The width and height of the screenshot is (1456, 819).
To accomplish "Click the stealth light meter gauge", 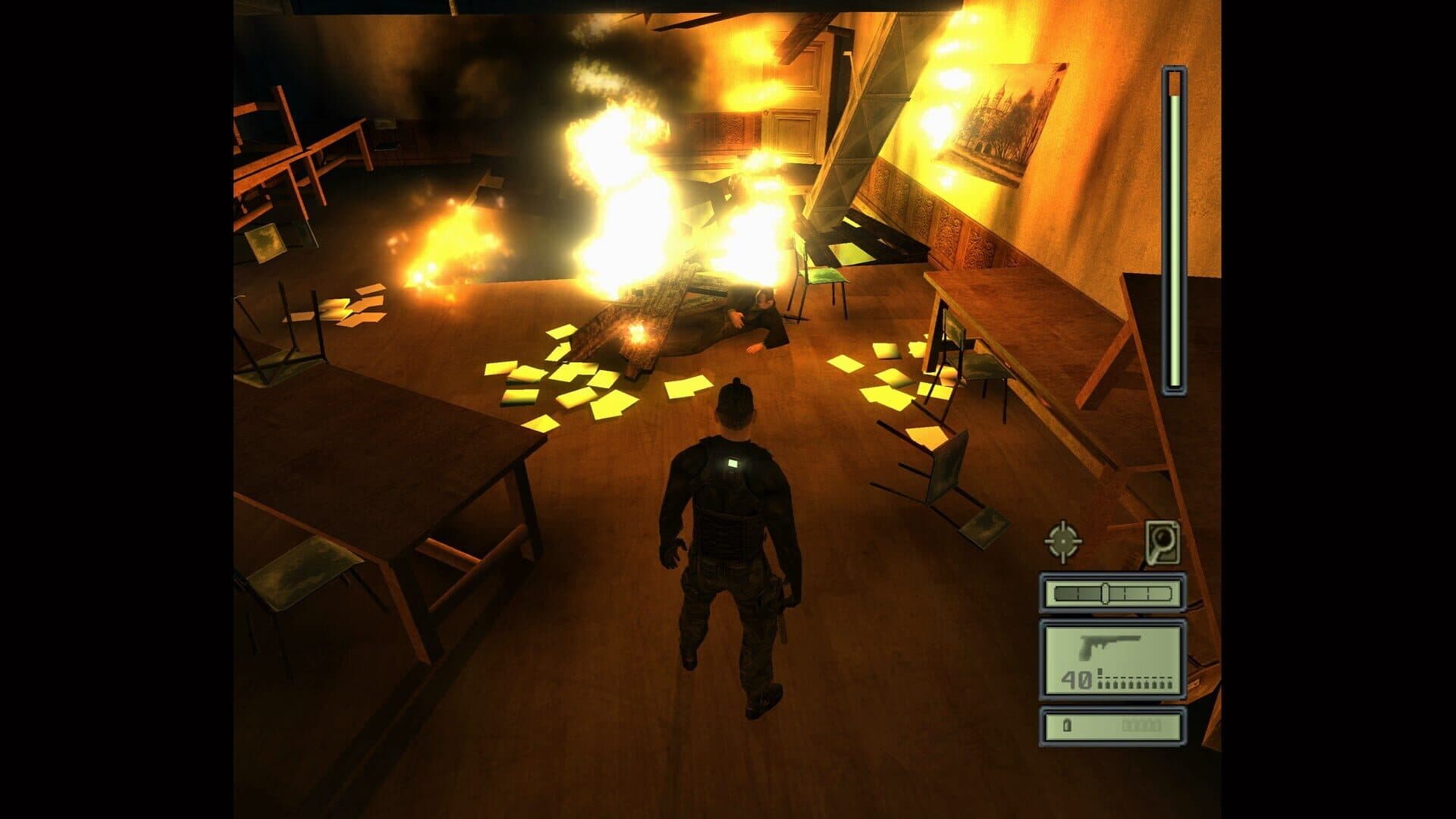I will (x=1112, y=593).
